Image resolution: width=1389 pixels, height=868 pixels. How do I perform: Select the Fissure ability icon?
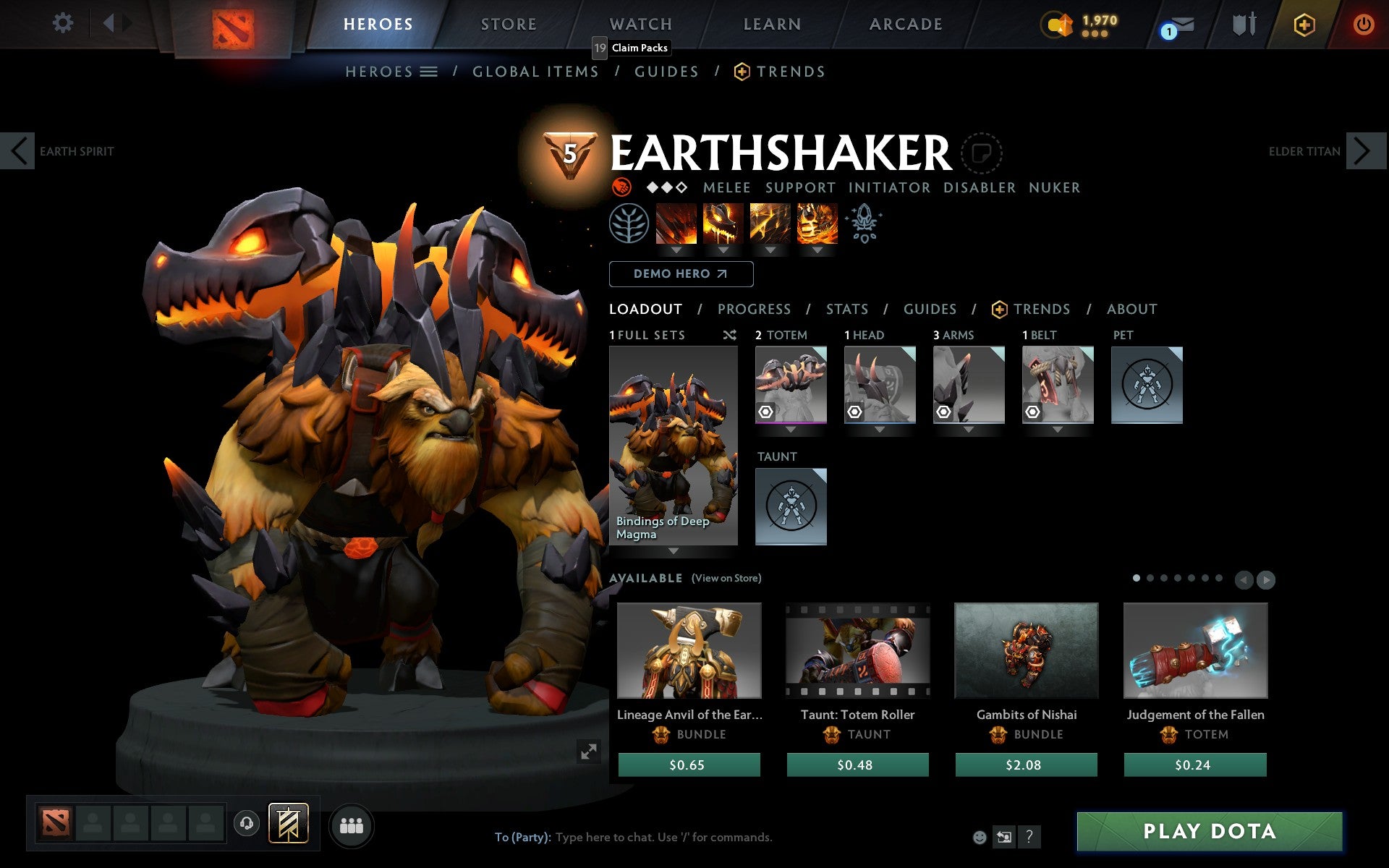(676, 224)
